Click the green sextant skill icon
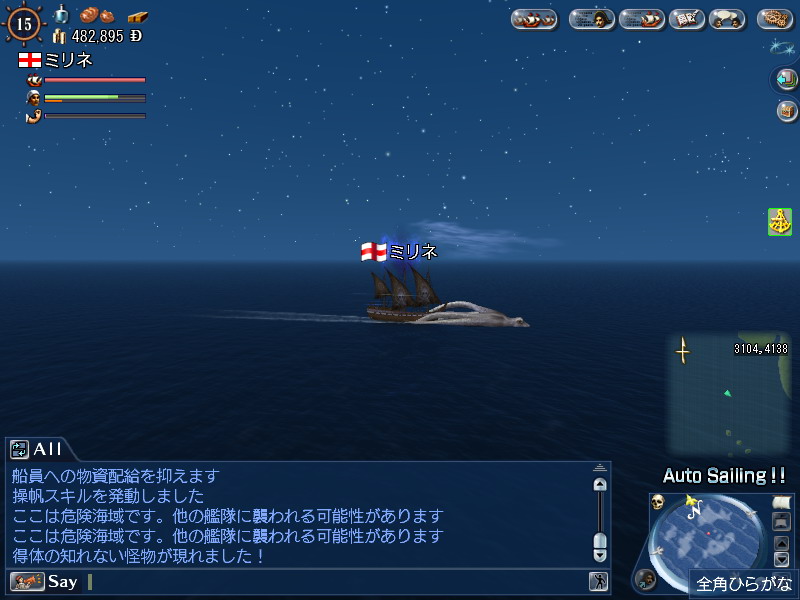Viewport: 800px width, 600px height. 780,222
